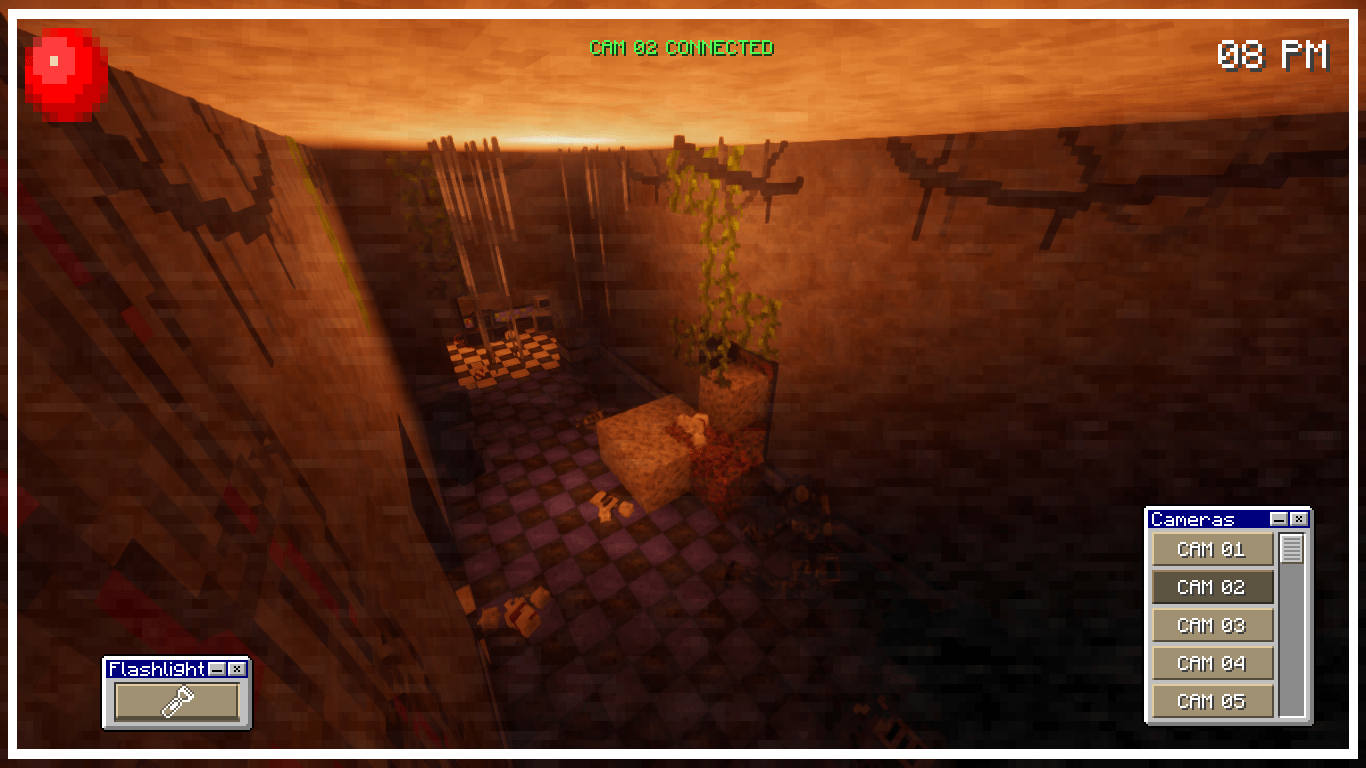Click the X icon on the Cameras panel
The image size is (1366, 768).
click(1297, 519)
